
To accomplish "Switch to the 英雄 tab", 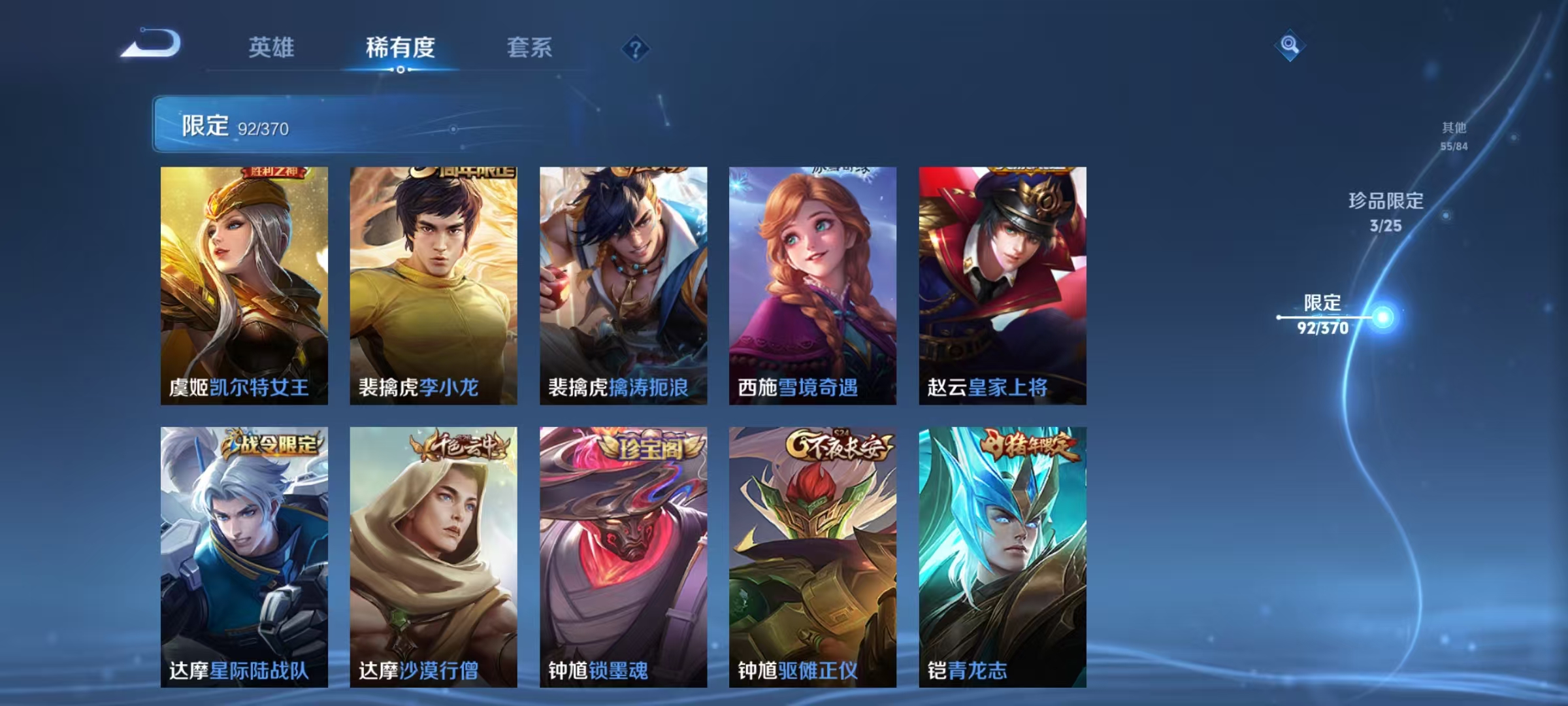I will 270,48.
